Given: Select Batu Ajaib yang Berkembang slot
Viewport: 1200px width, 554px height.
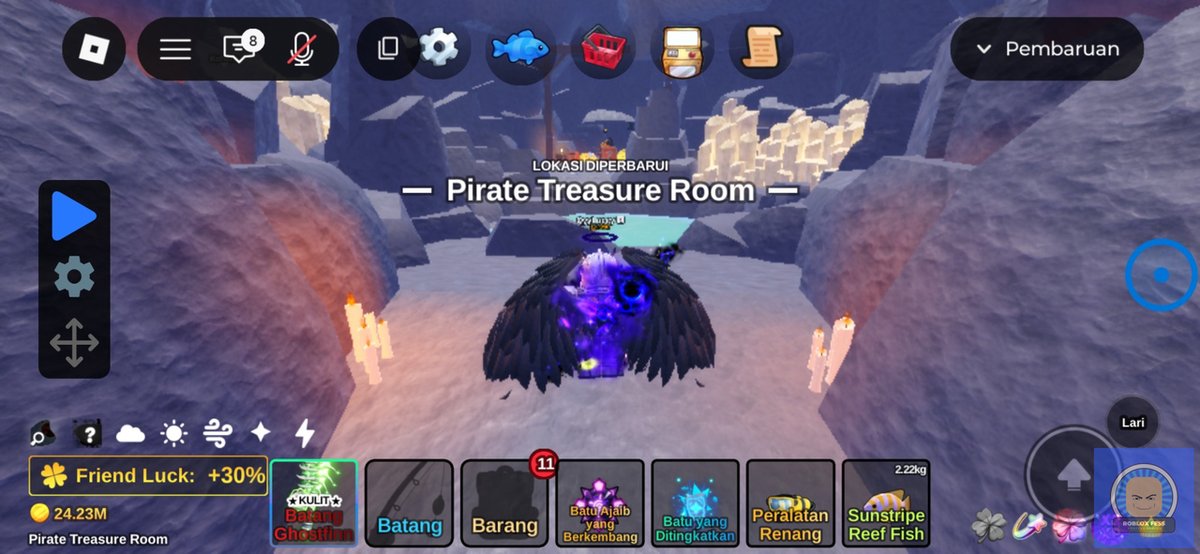Looking at the screenshot, I should coord(600,503).
